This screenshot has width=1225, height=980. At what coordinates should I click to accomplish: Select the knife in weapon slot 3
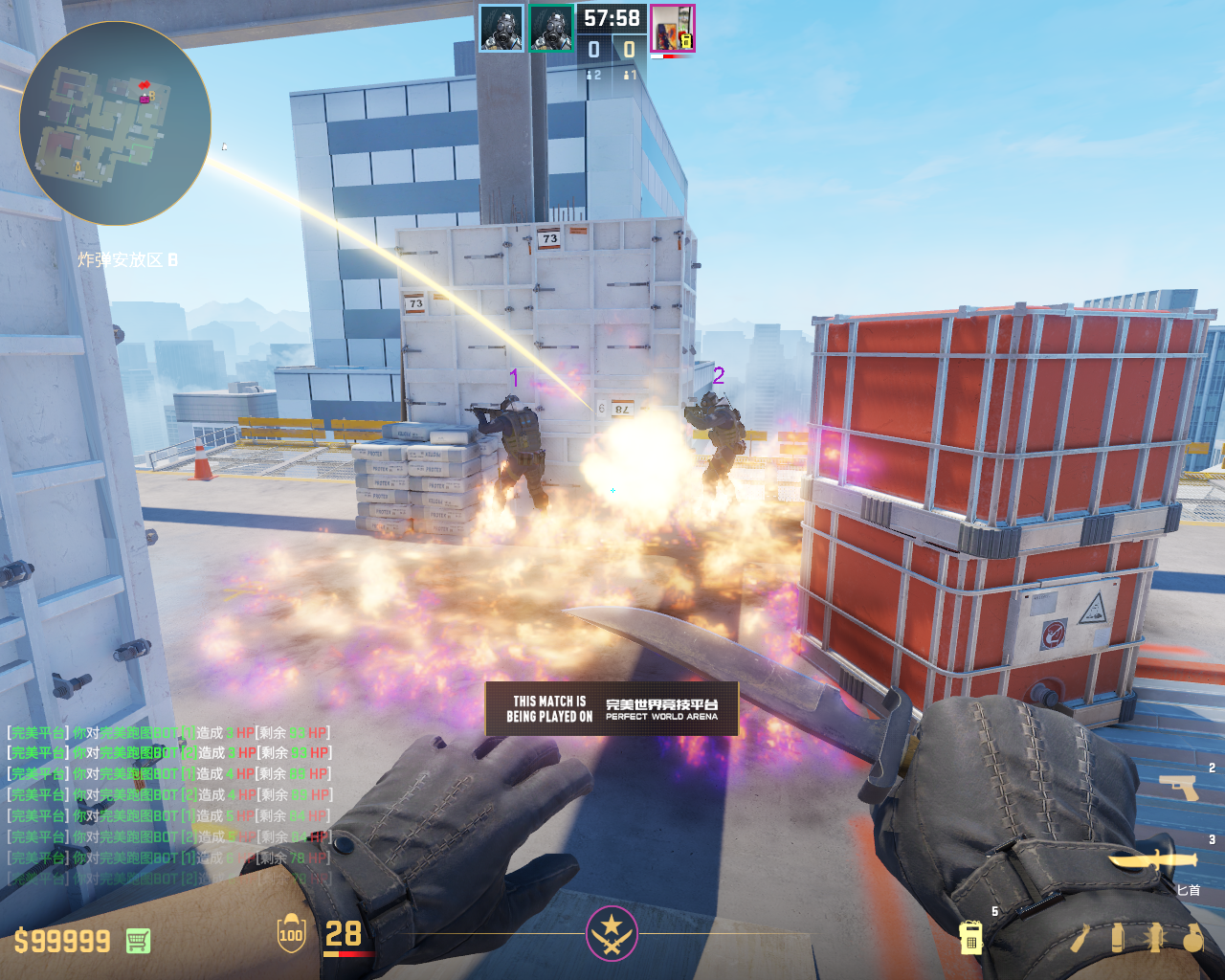coord(1152,860)
